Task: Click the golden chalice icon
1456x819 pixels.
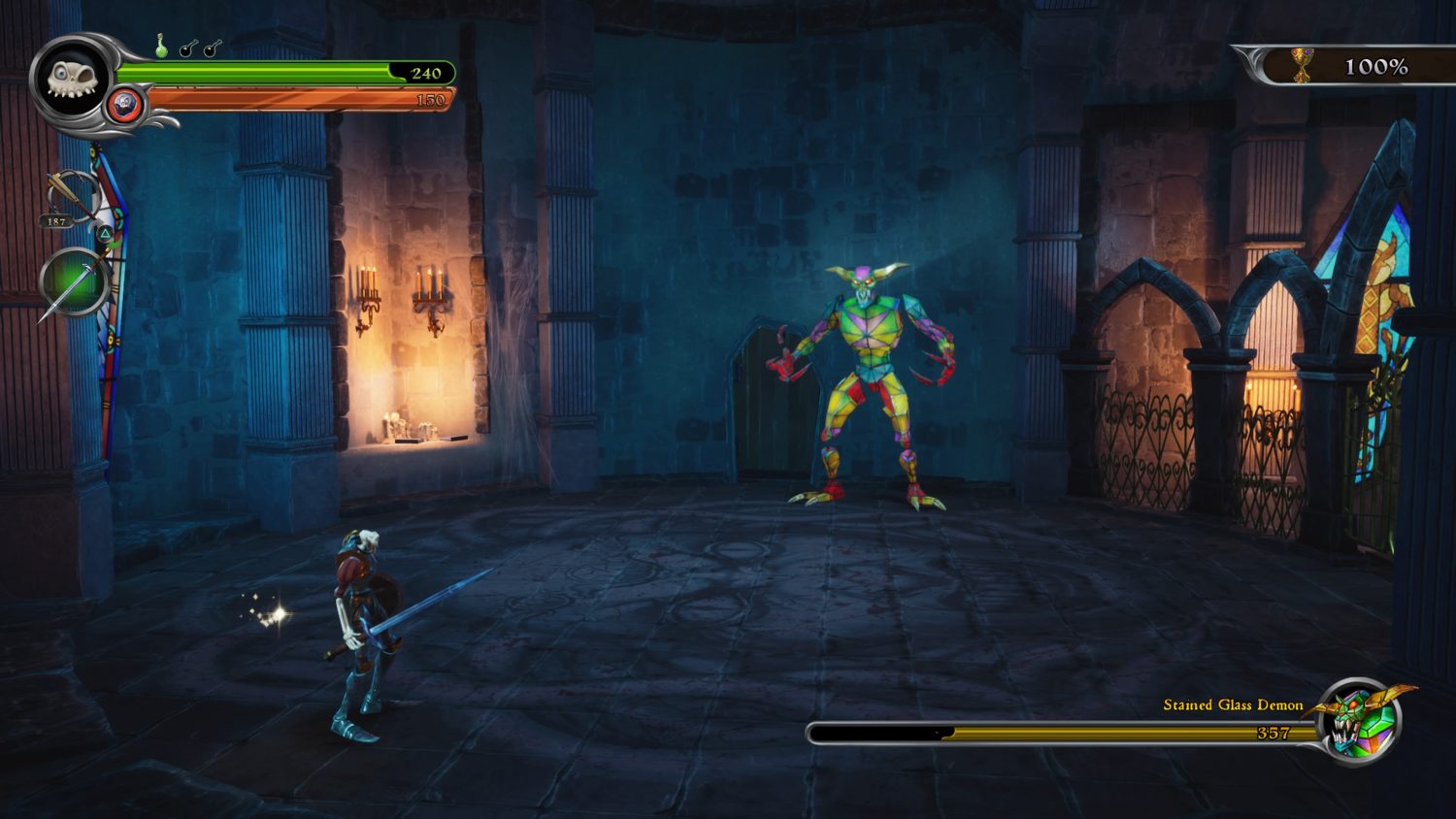Action: (1301, 66)
